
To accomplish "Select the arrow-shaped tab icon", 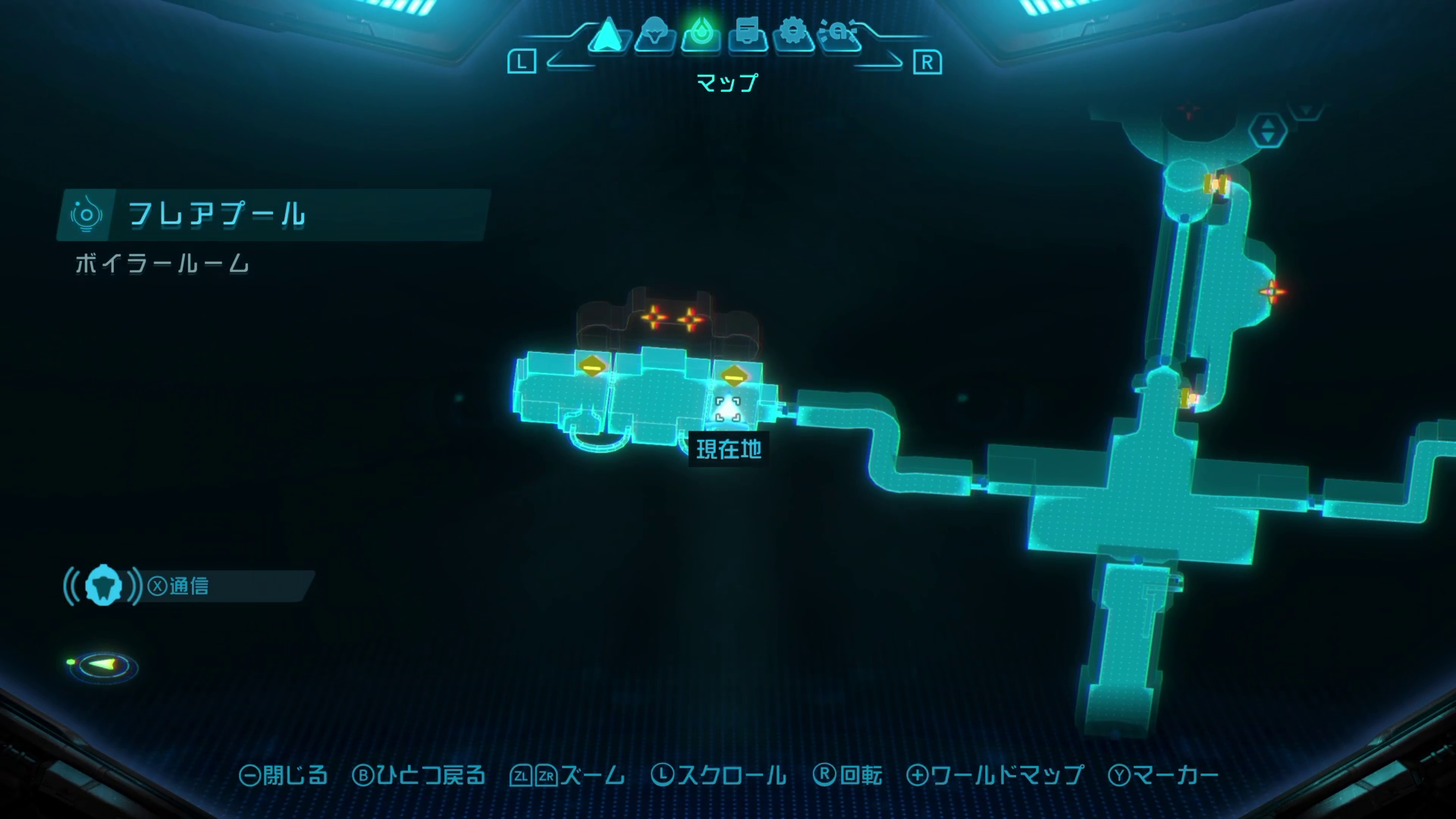I will point(607,35).
